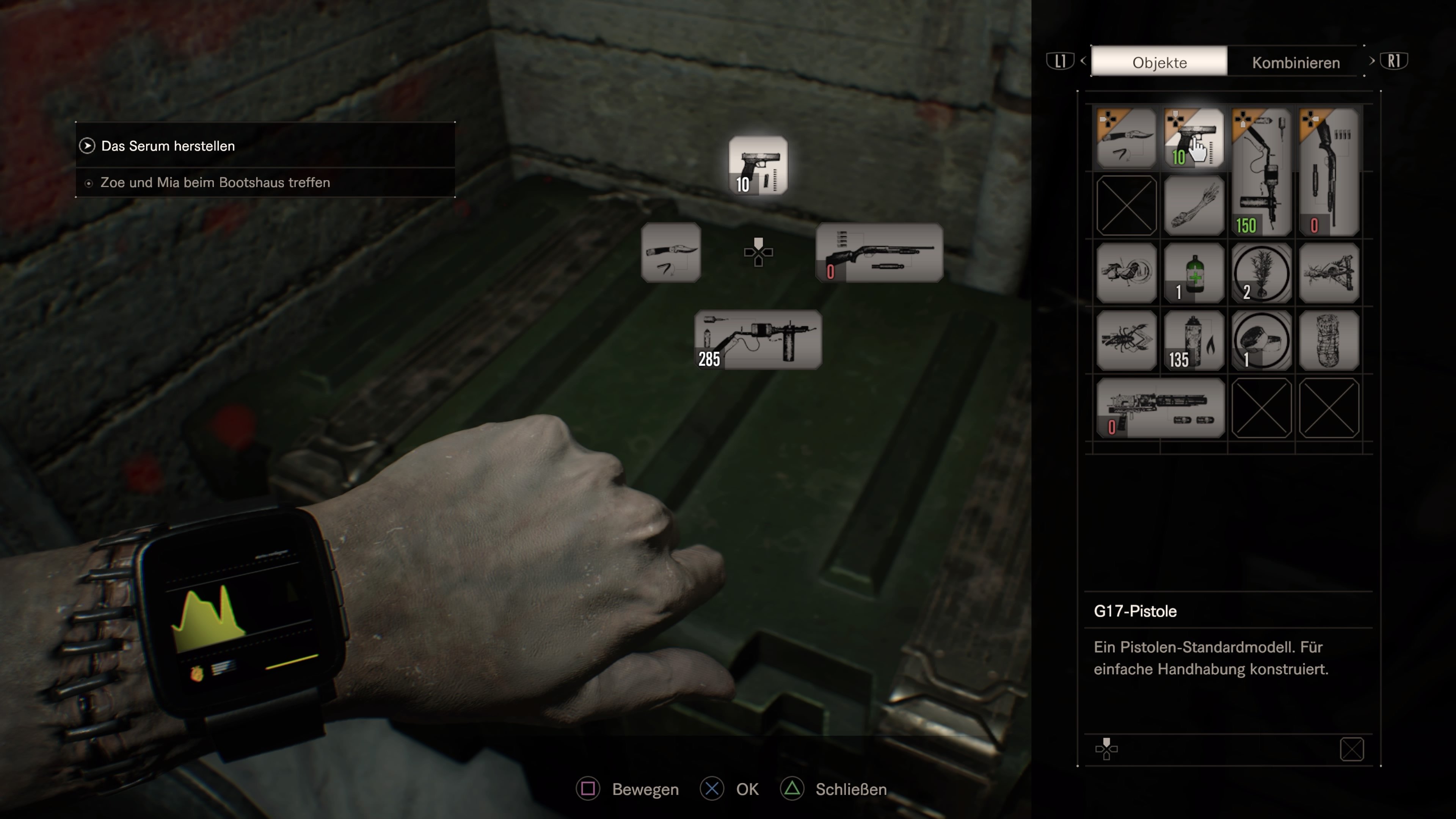Select the severed arm item

[x=1194, y=205]
